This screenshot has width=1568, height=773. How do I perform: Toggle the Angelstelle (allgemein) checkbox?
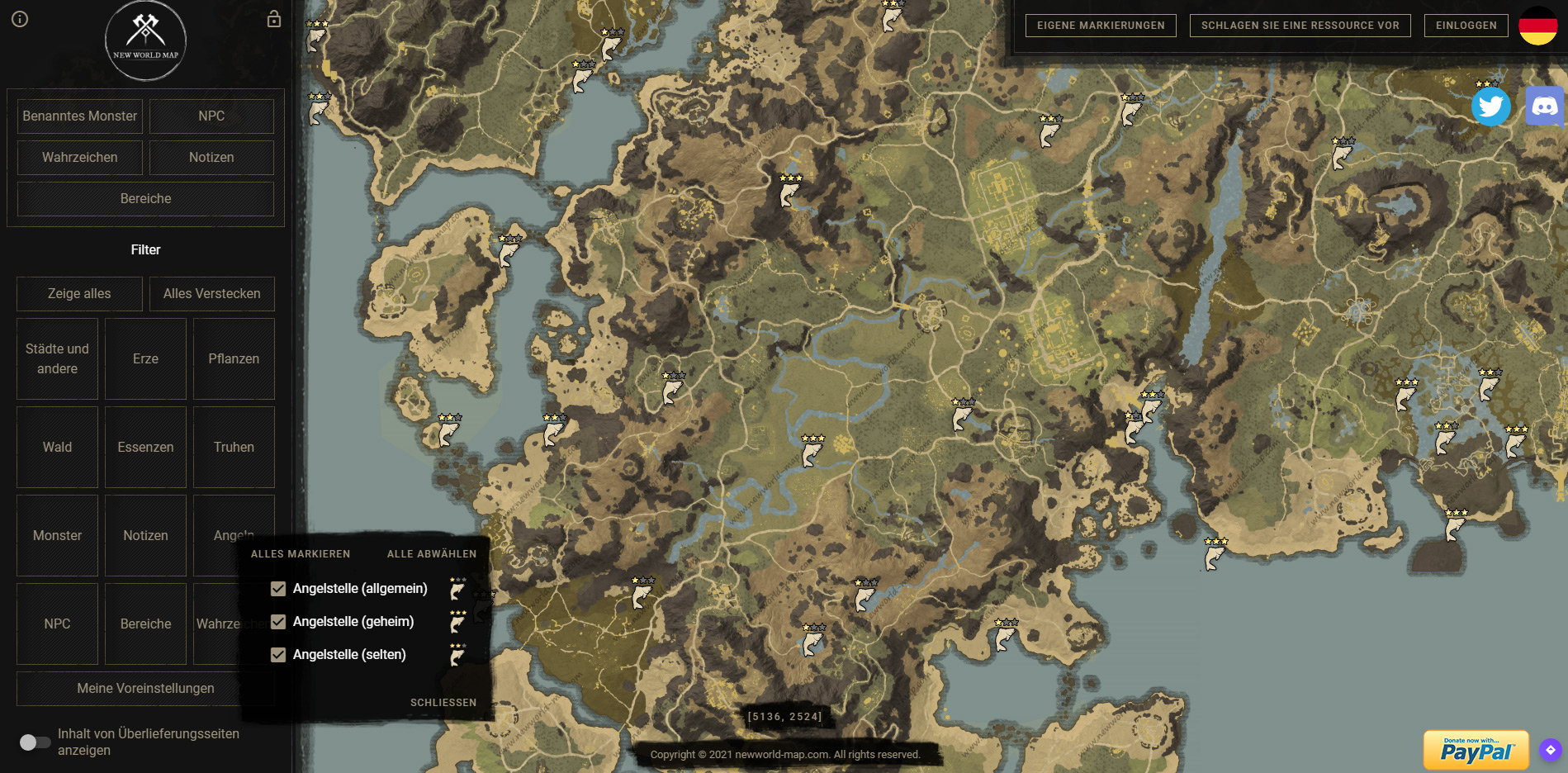tap(278, 589)
